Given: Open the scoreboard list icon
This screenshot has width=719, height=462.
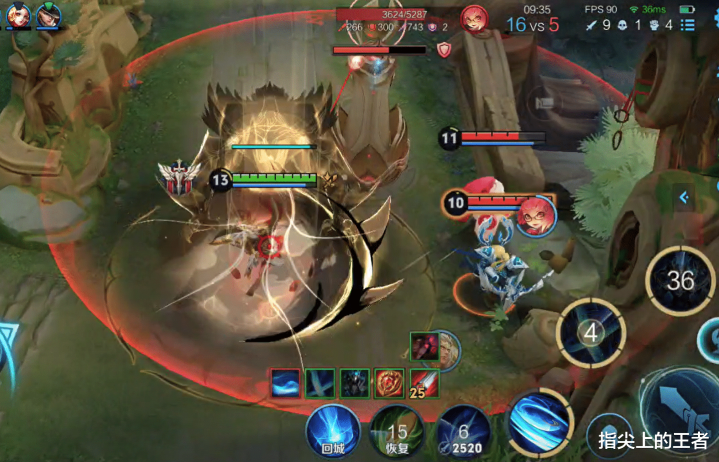Looking at the screenshot, I should pyautogui.click(x=688, y=25).
